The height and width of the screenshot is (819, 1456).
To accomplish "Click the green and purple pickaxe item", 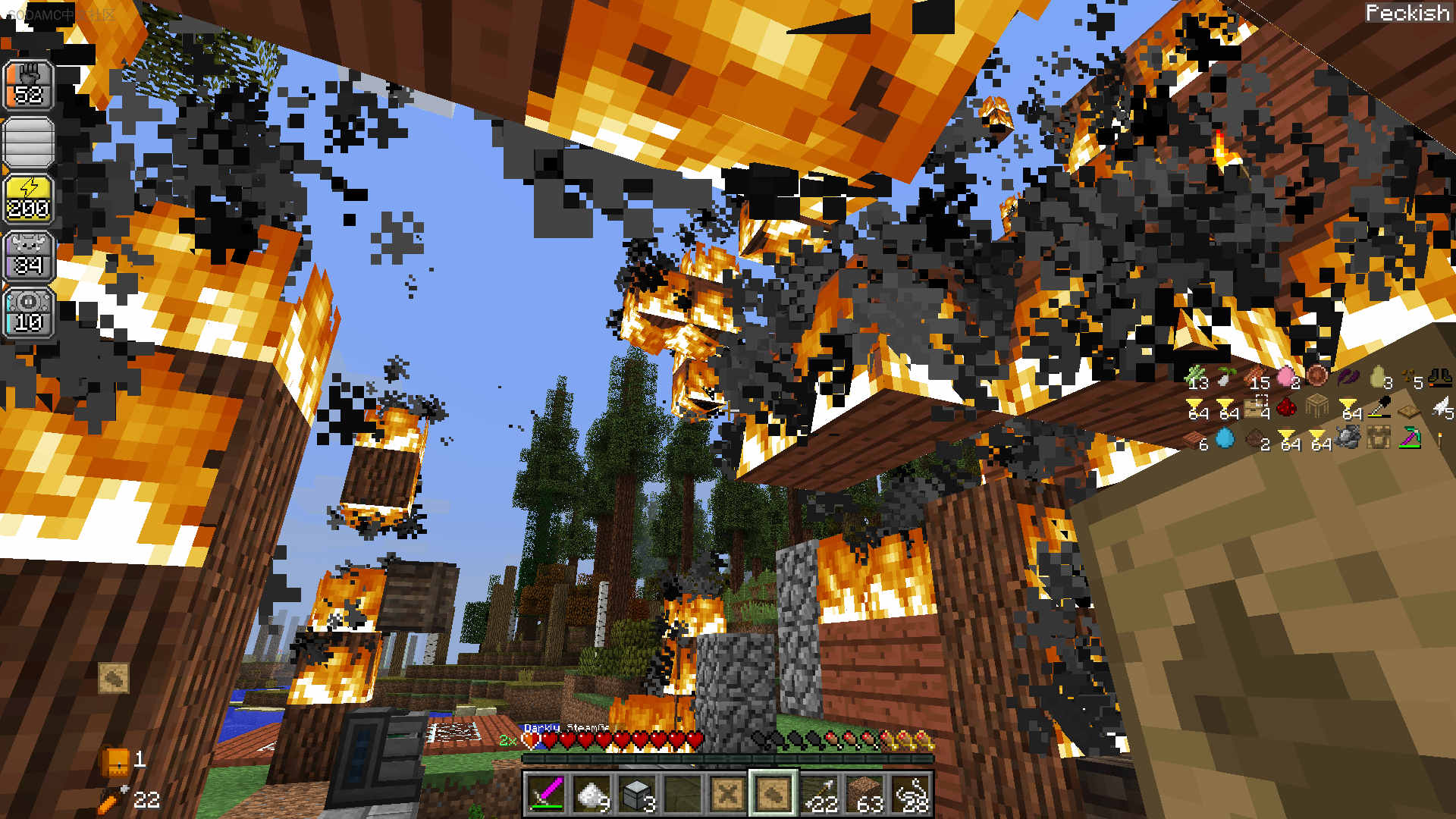I will 1409,438.
